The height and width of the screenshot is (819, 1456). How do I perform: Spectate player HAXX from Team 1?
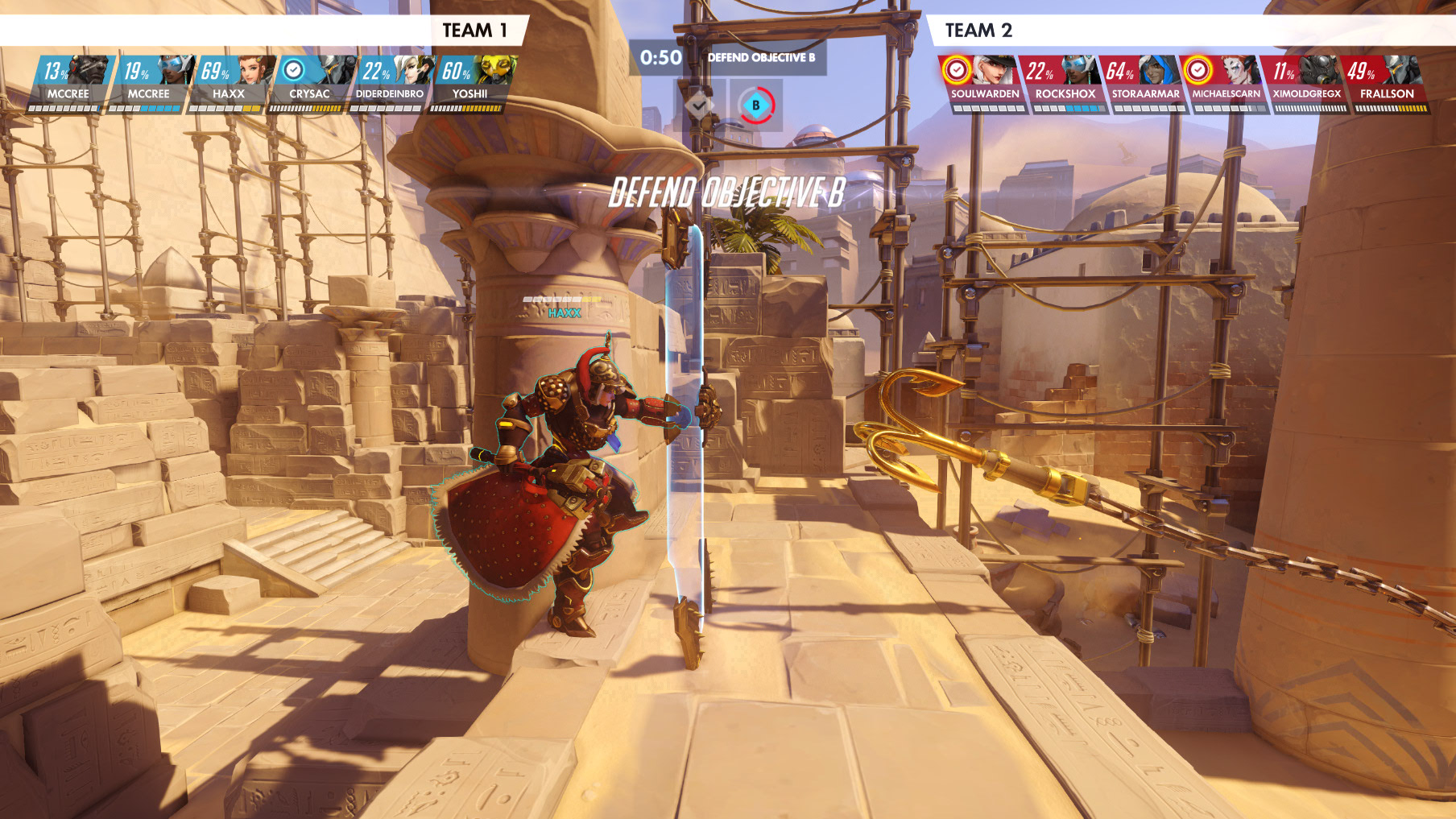pyautogui.click(x=230, y=84)
